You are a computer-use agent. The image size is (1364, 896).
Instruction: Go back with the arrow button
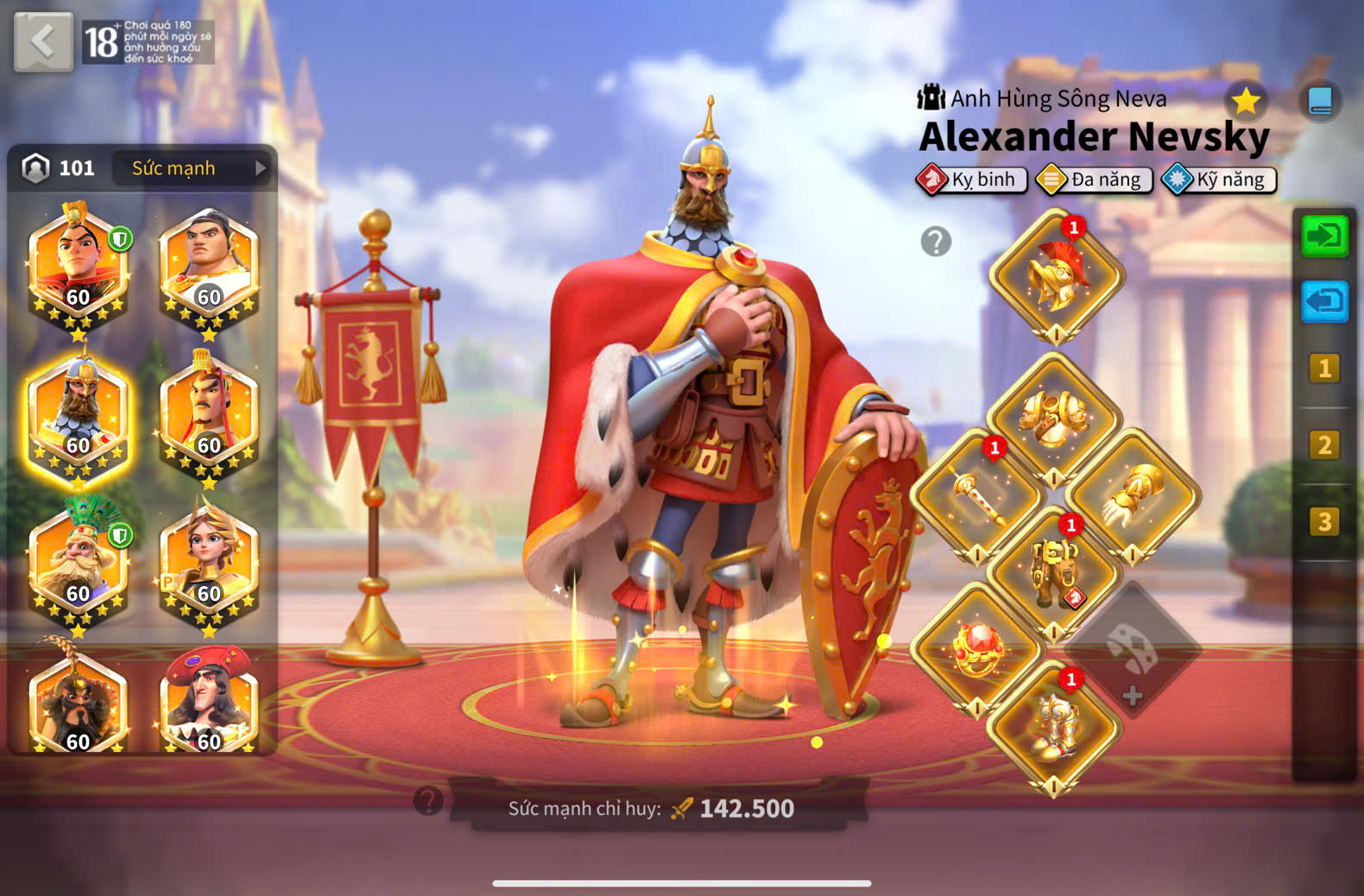42,41
